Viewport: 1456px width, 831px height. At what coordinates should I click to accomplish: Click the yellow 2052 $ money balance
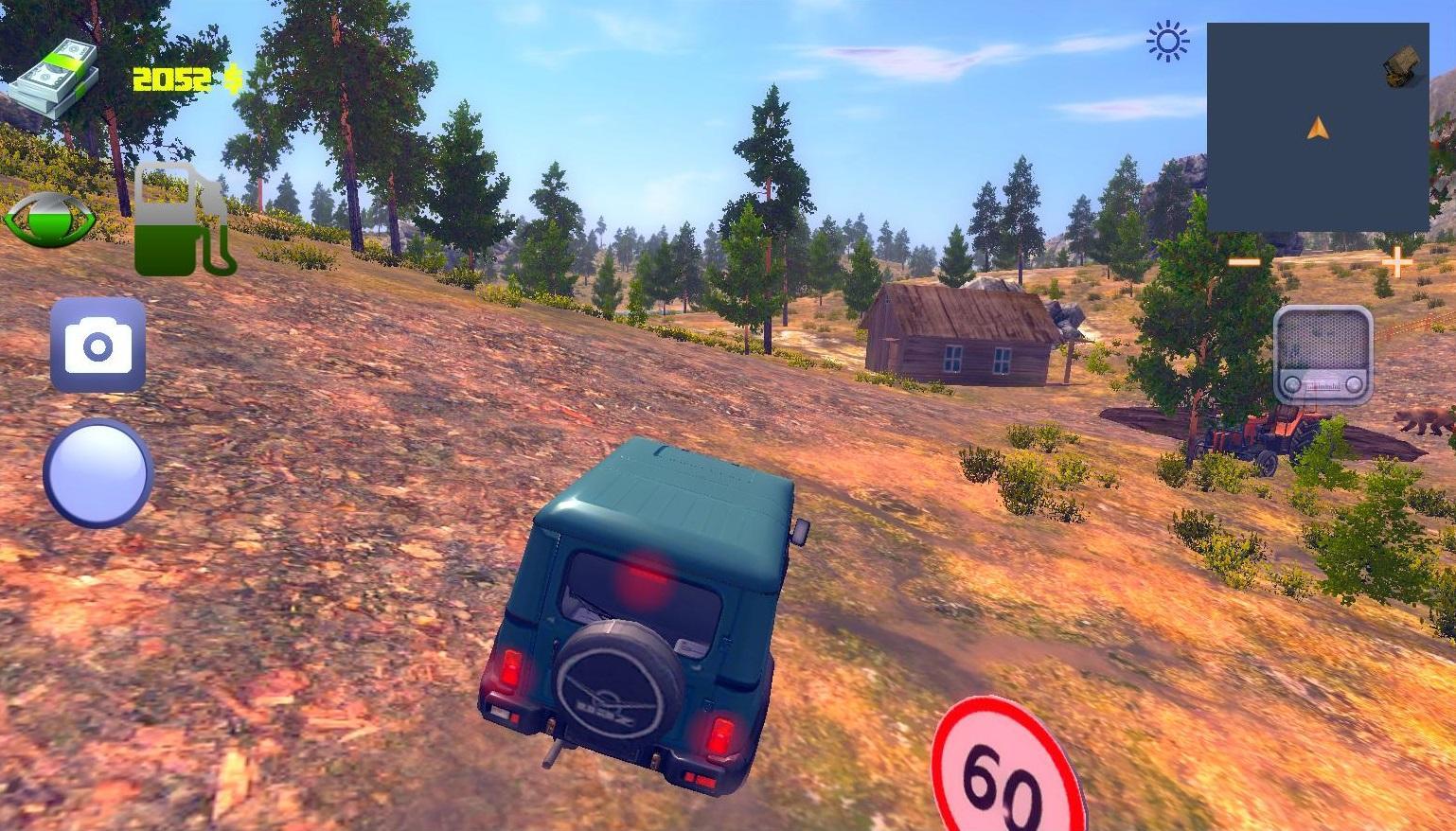click(x=186, y=80)
